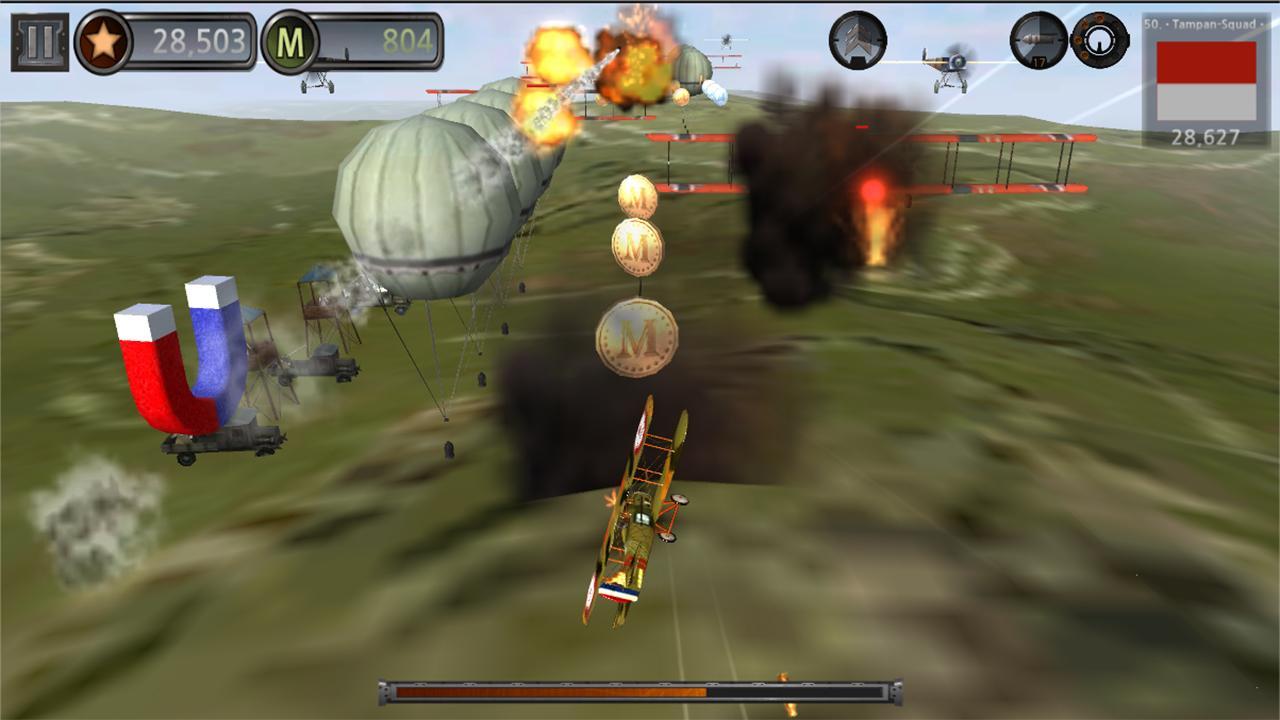Click the pause button
Image resolution: width=1280 pixels, height=720 pixels.
coord(38,41)
